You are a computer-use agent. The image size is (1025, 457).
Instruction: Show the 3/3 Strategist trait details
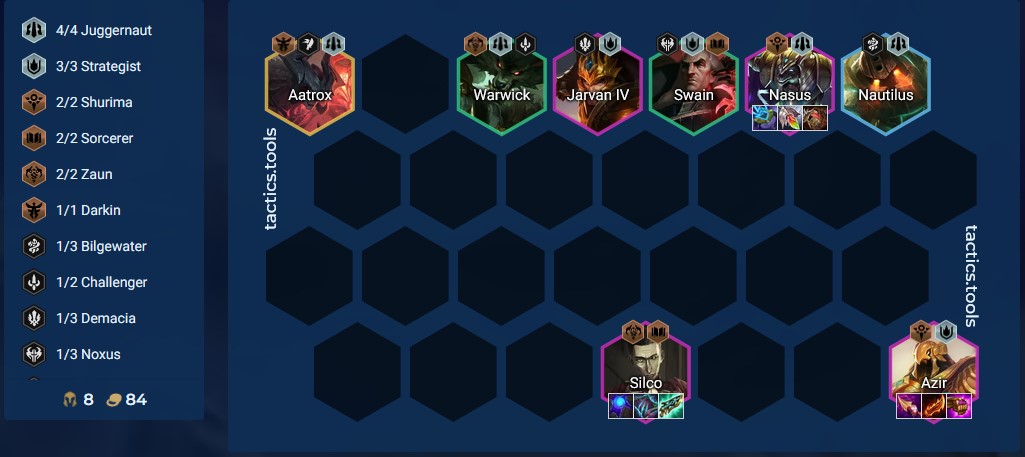click(x=104, y=66)
